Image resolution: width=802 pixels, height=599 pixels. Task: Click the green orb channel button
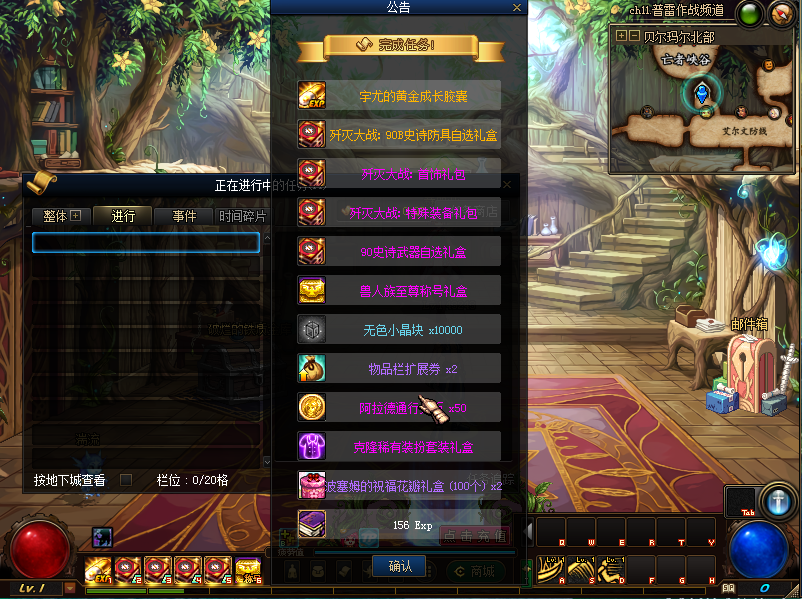748,14
